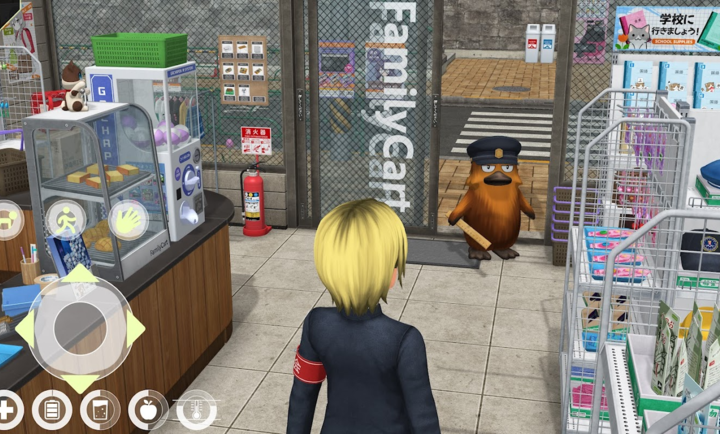This screenshot has width=720, height=434.
Task: Open the health plus icon
Action: pyautogui.click(x=7, y=409)
